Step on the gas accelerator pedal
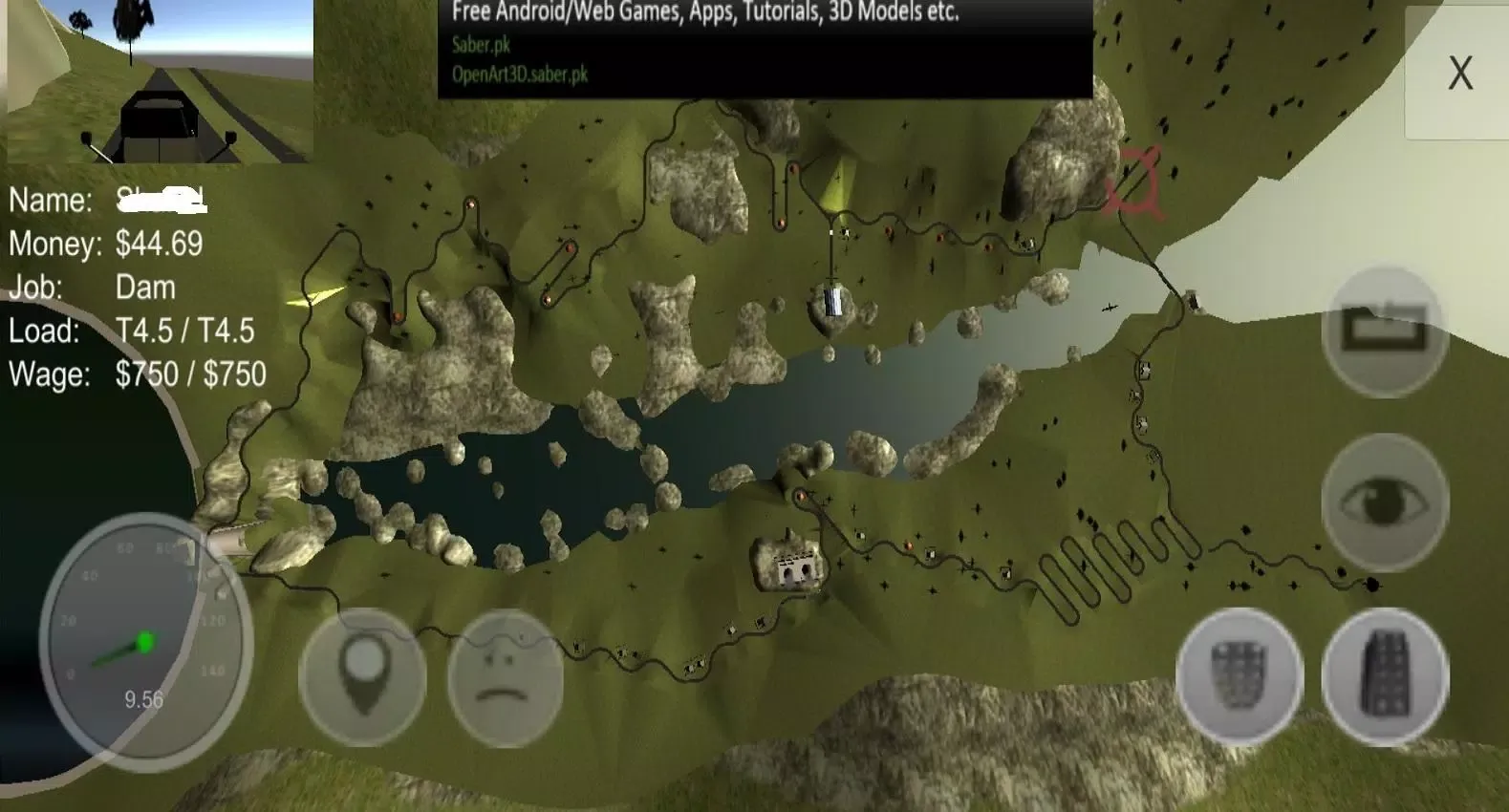Screen dimensions: 1509x812 pyautogui.click(x=1385, y=674)
